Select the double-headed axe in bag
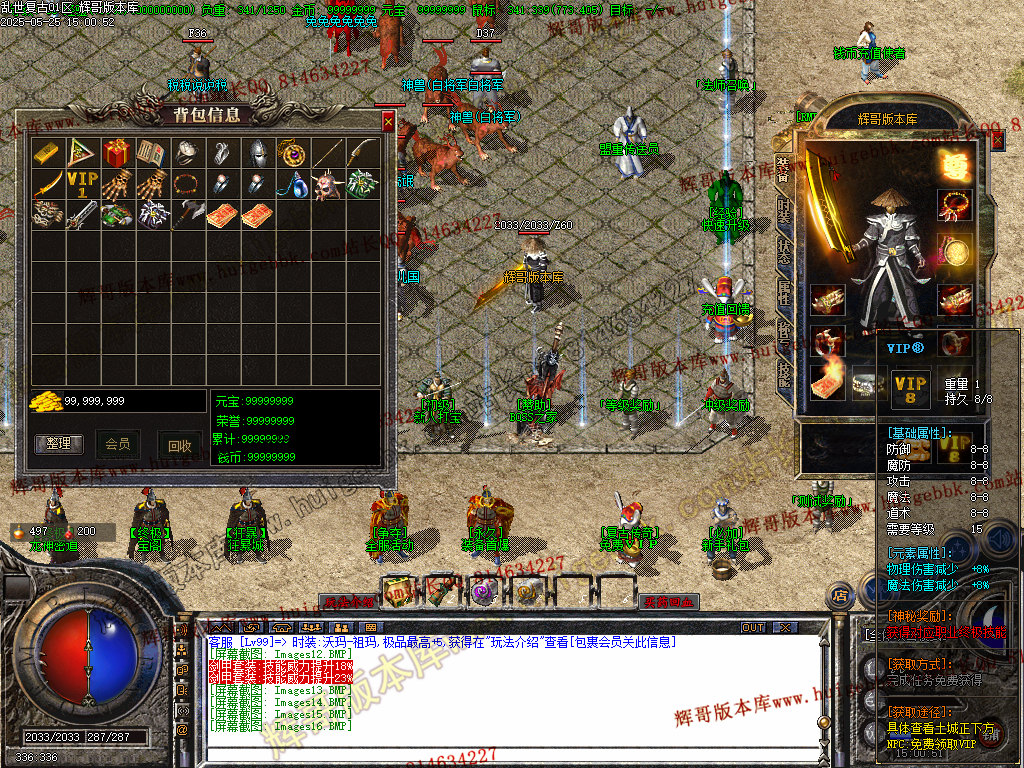Viewport: 1024px width, 768px height. [186, 215]
